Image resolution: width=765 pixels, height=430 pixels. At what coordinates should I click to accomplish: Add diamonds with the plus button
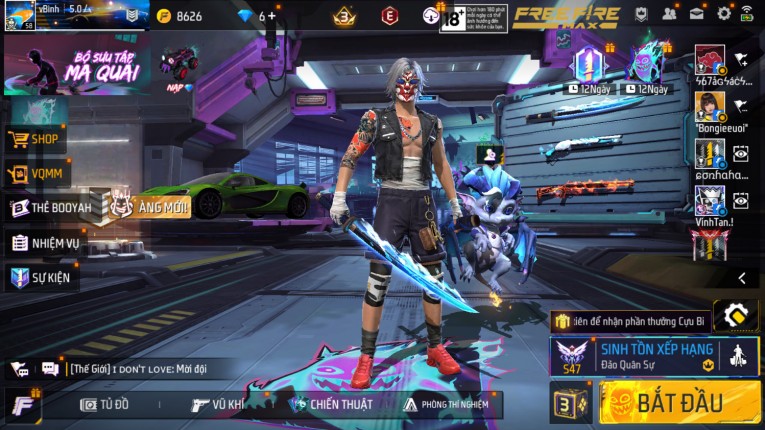(272, 16)
